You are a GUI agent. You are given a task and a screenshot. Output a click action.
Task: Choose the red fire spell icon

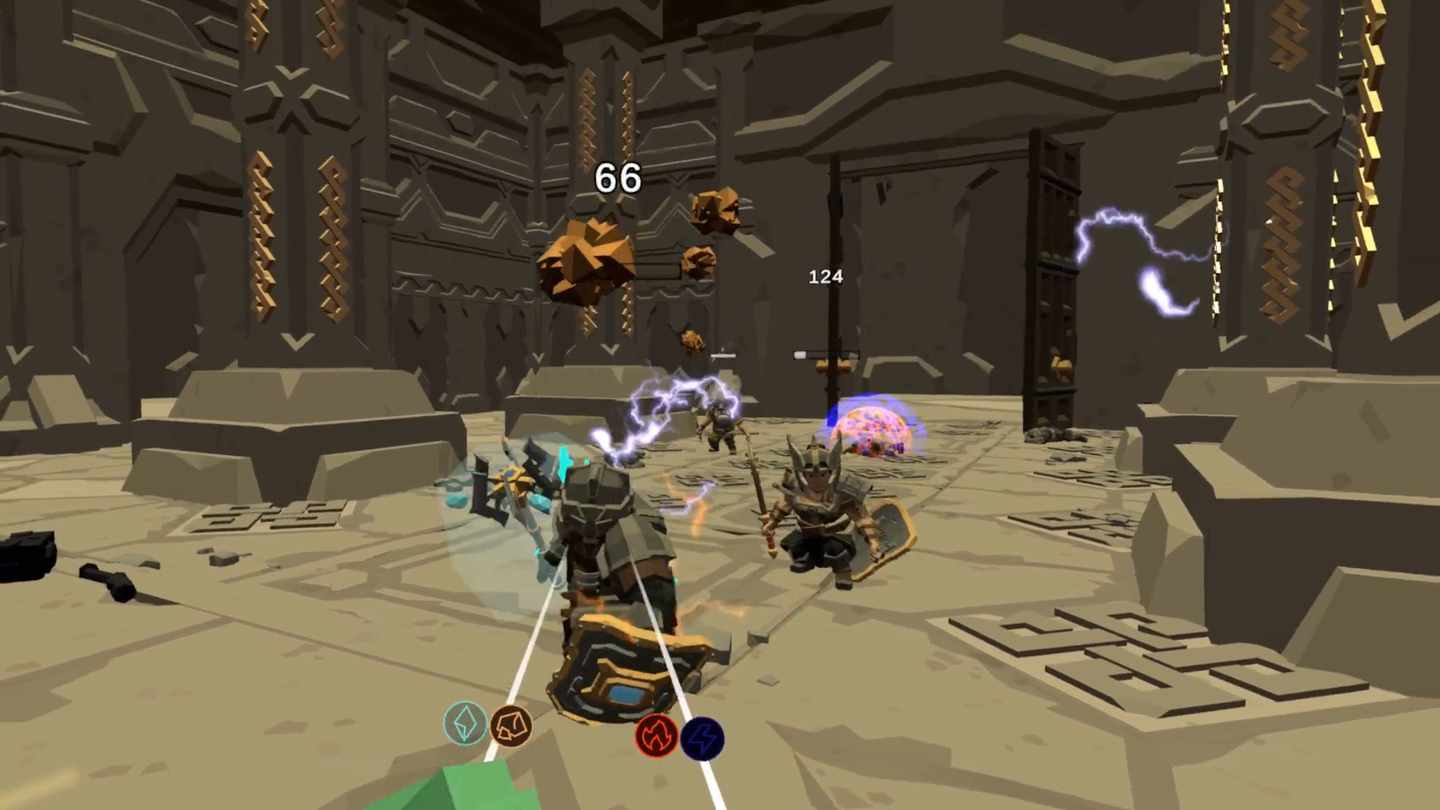coord(656,737)
